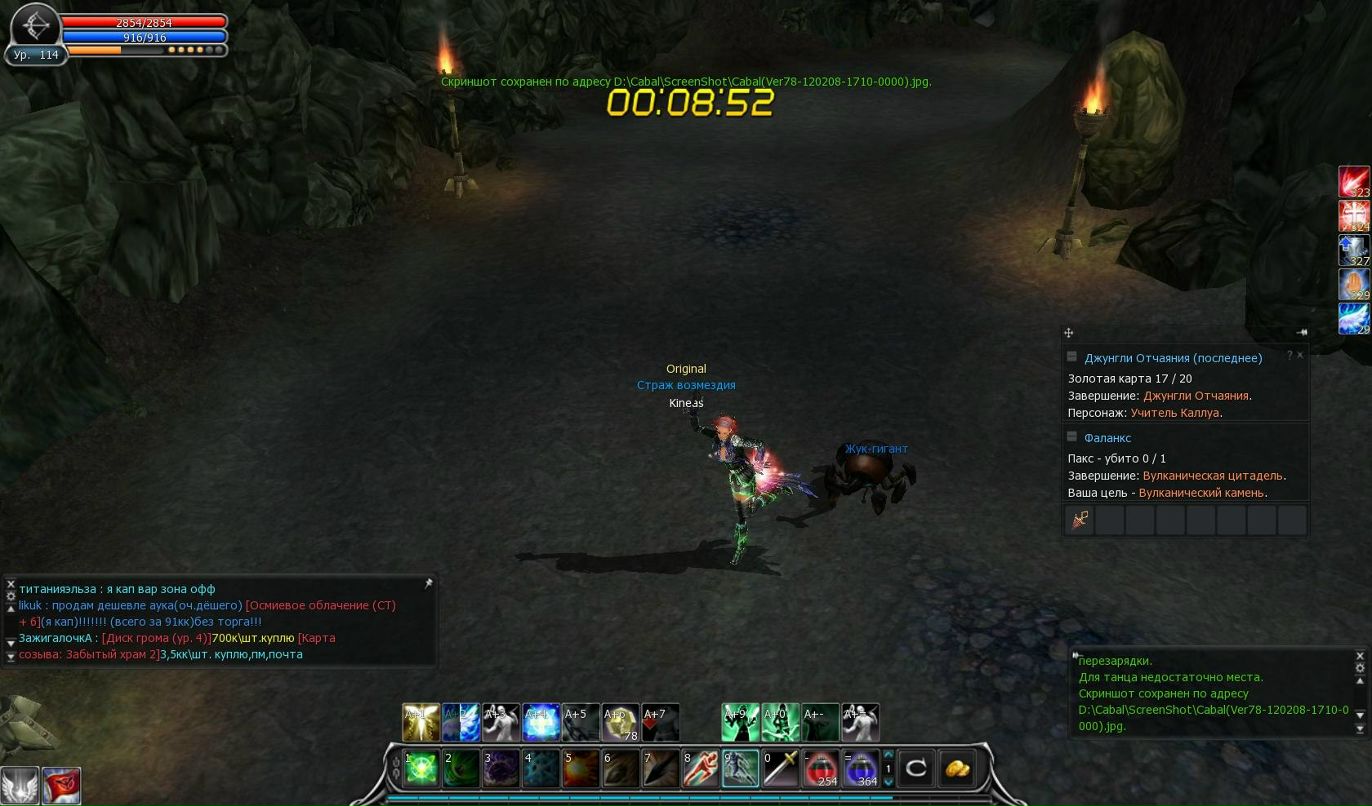1372x806 pixels.
Task: Close the quest tracker panel
Action: click(1300, 355)
